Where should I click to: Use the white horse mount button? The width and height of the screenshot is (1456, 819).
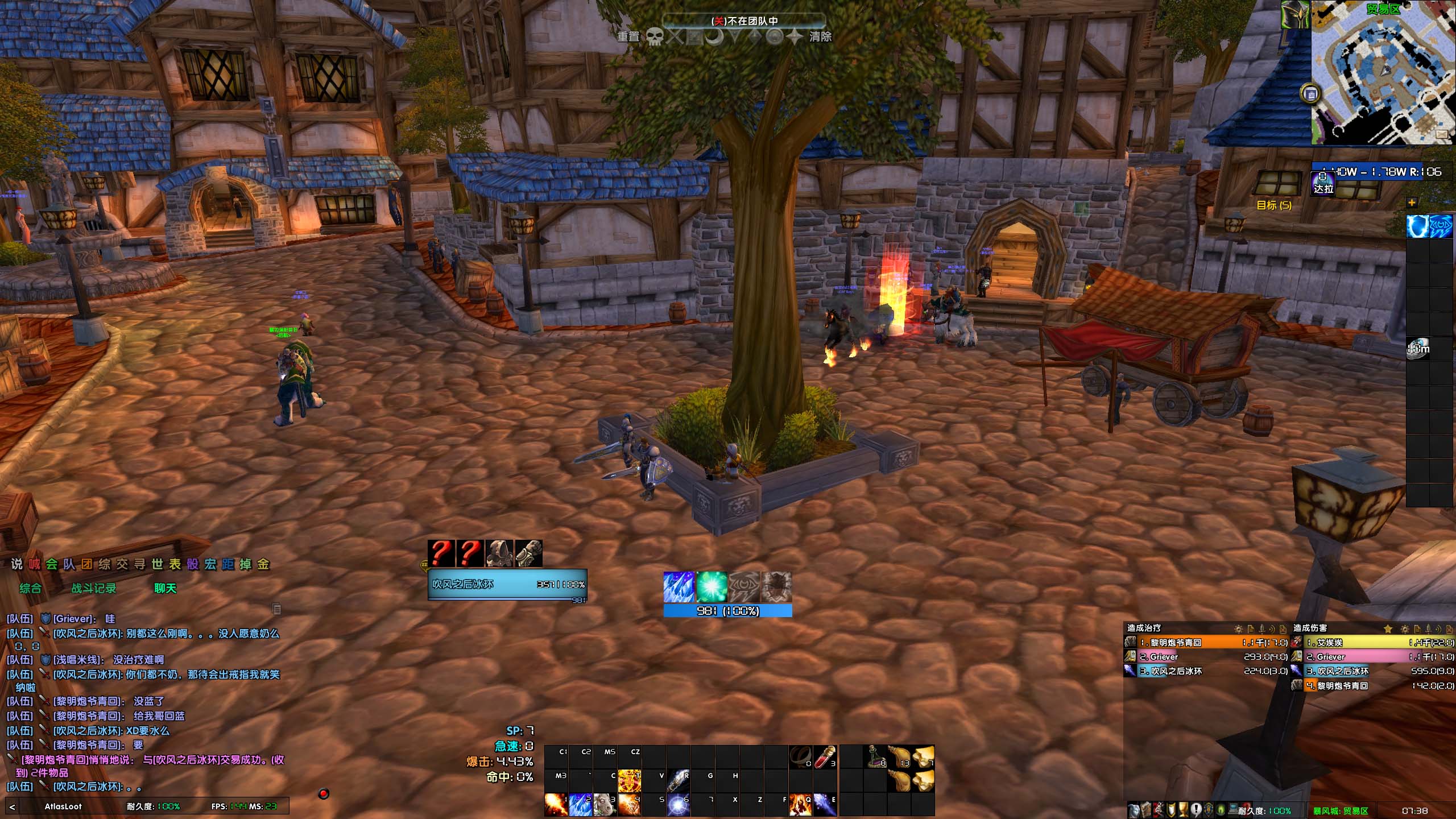605,804
